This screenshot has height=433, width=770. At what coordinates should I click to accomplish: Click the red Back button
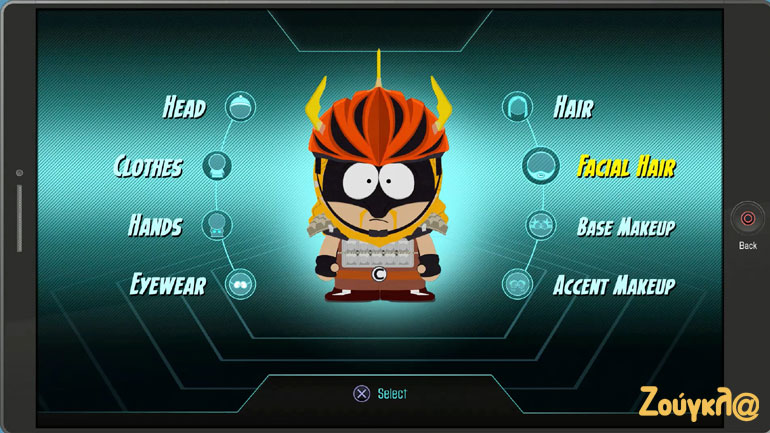pos(747,218)
